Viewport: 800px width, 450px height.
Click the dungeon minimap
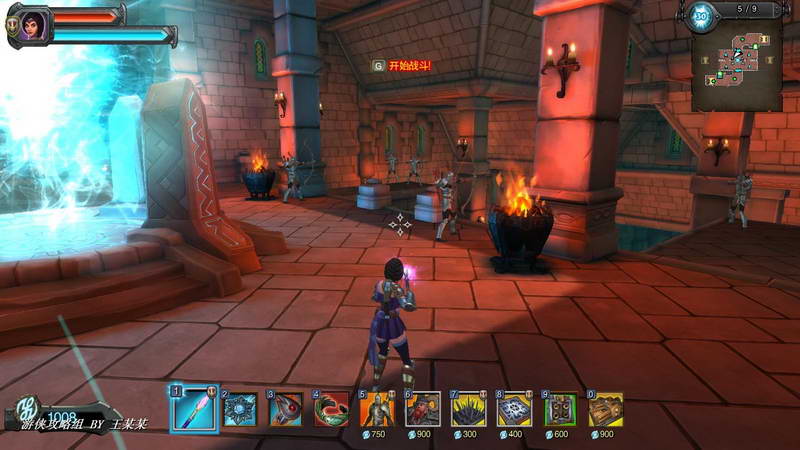point(736,67)
